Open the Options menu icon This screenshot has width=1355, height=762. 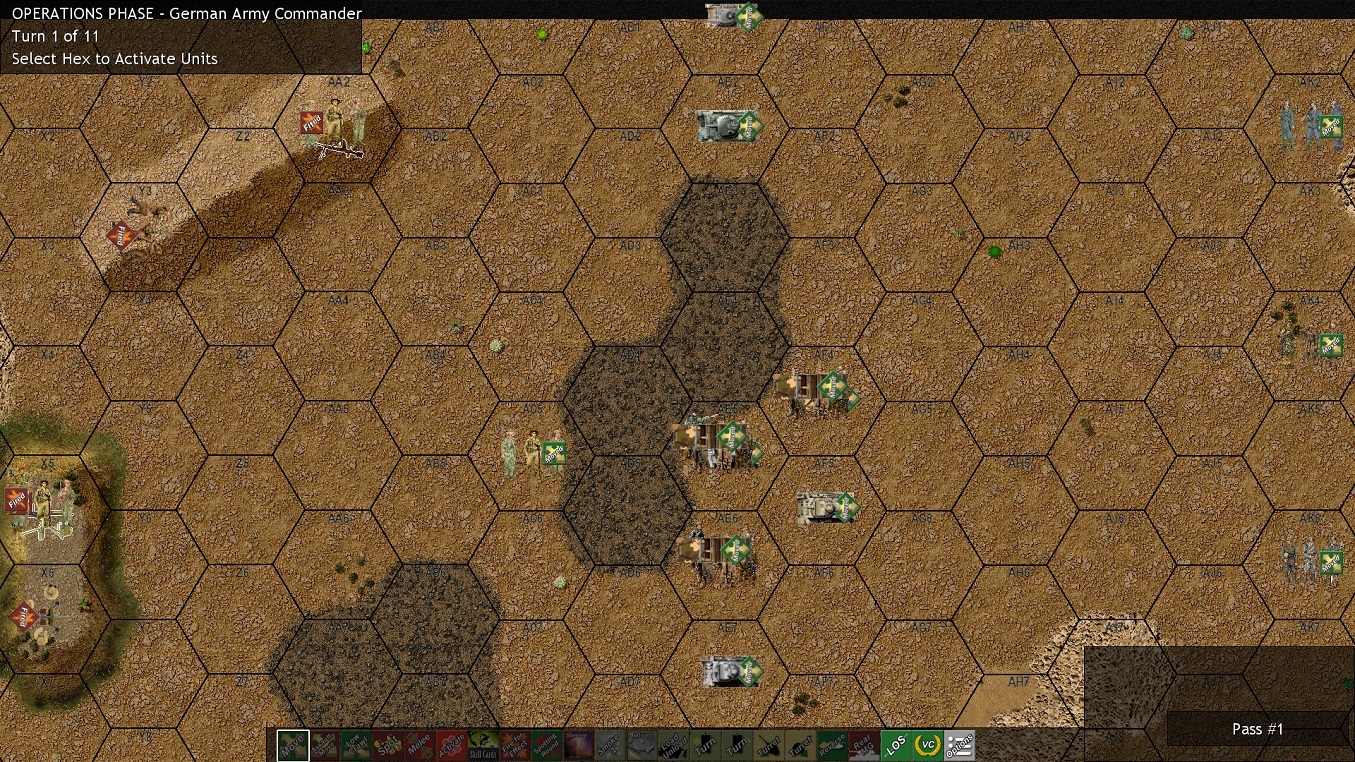click(x=958, y=745)
